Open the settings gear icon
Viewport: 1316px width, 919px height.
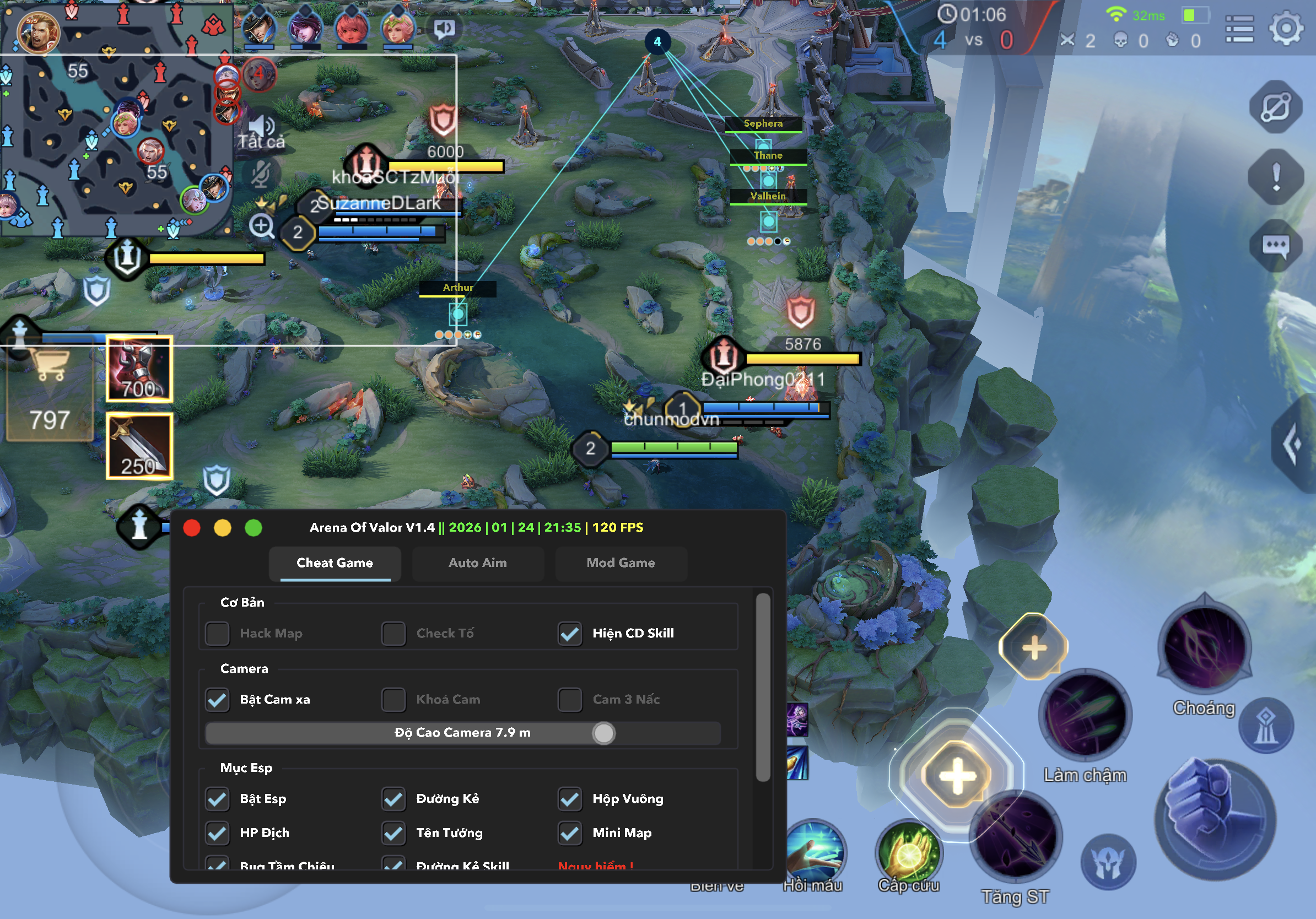1286,28
